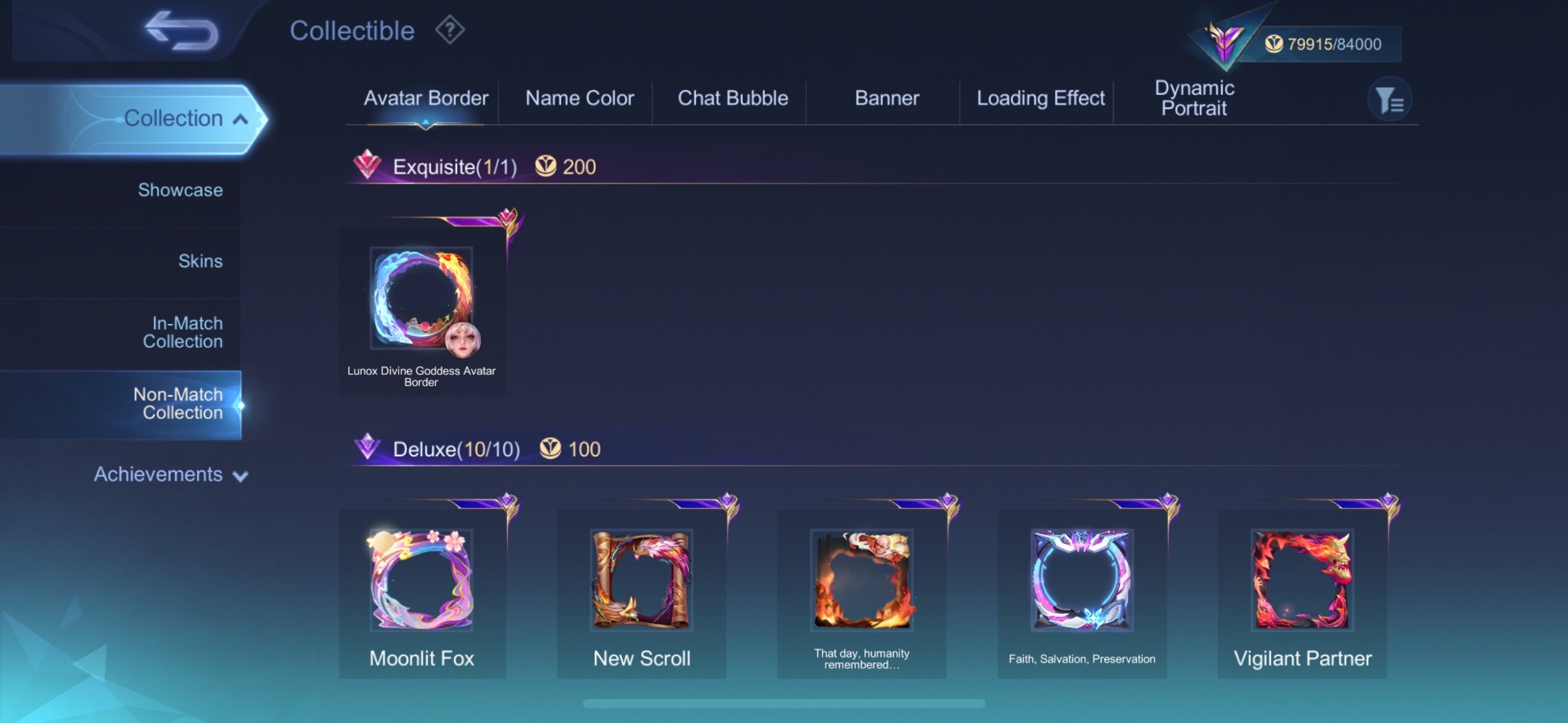This screenshot has height=723, width=1568.
Task: Open the Dynamic Portrait tab
Action: click(x=1194, y=98)
